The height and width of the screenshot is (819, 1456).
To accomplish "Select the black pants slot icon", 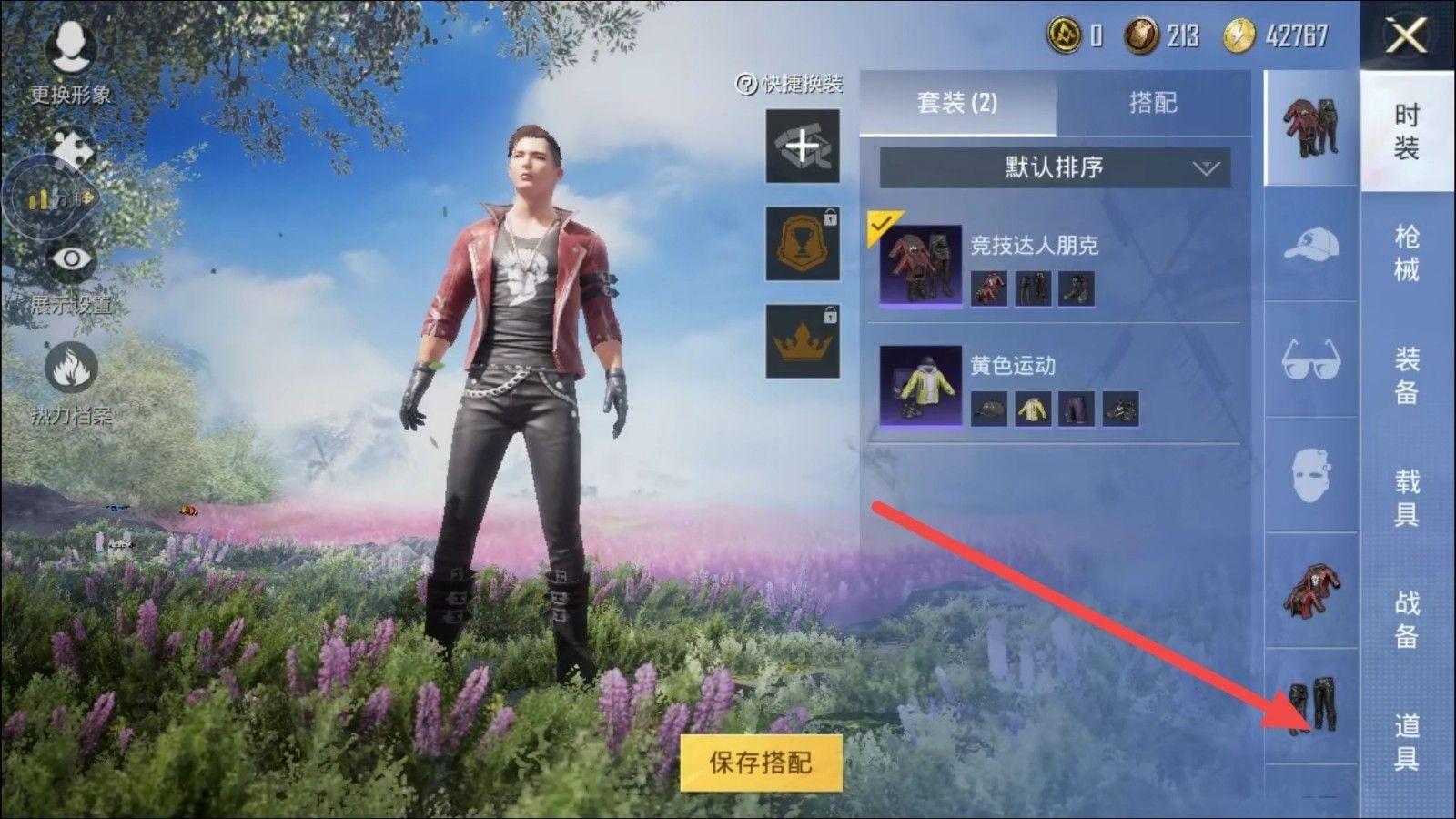I will point(1310,706).
